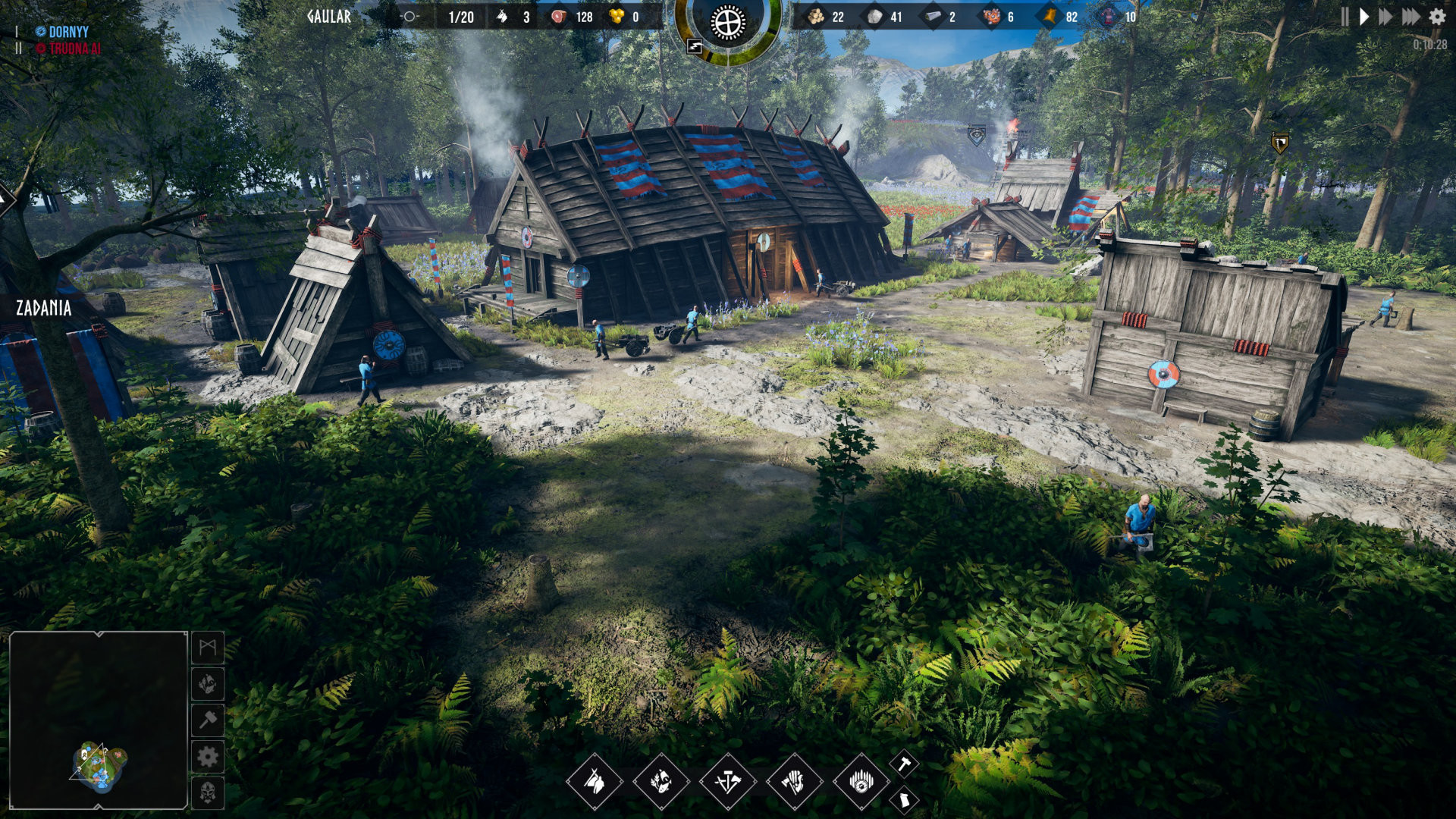Click the season wheel progress ring
This screenshot has height=819, width=1456.
pyautogui.click(x=728, y=23)
